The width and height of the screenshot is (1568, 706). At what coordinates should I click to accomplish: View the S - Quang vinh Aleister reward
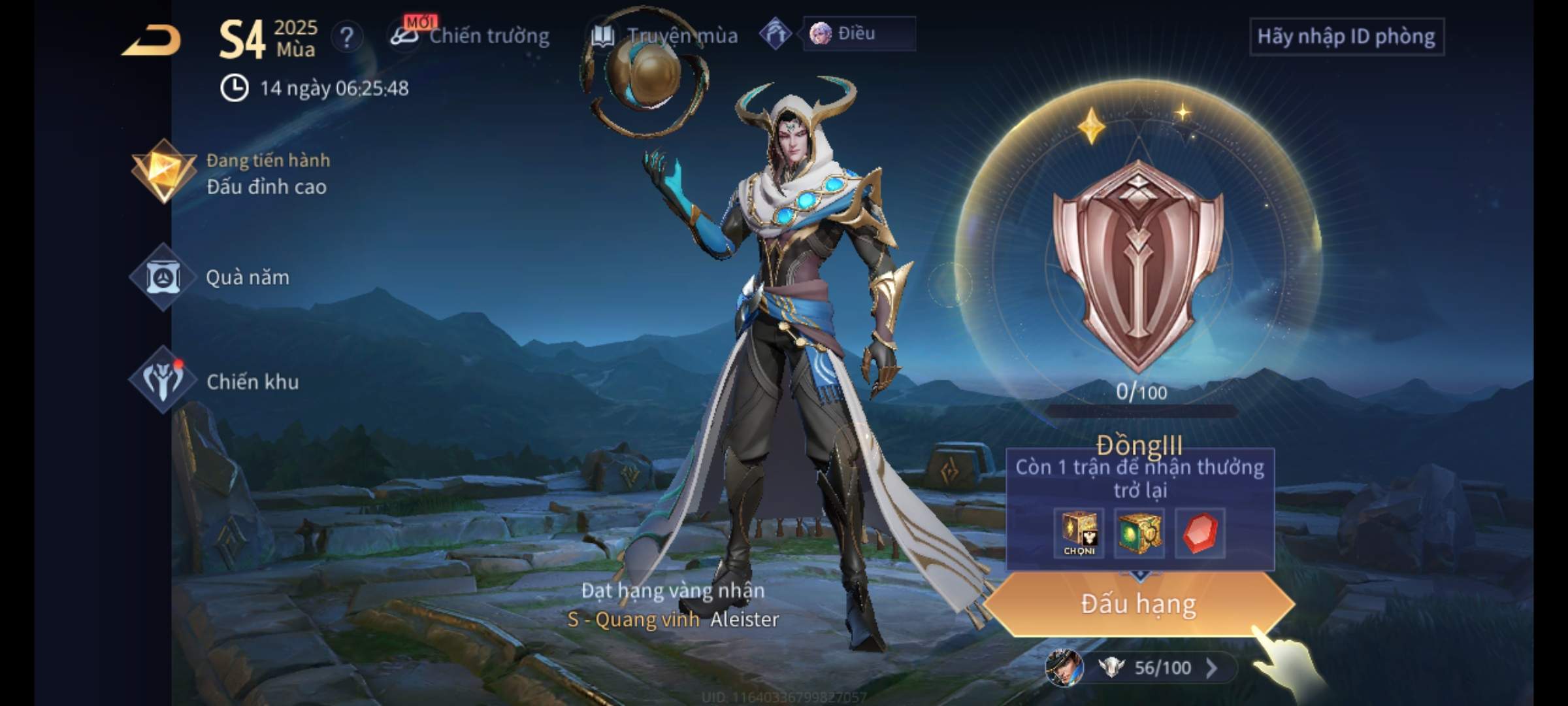[x=673, y=618]
